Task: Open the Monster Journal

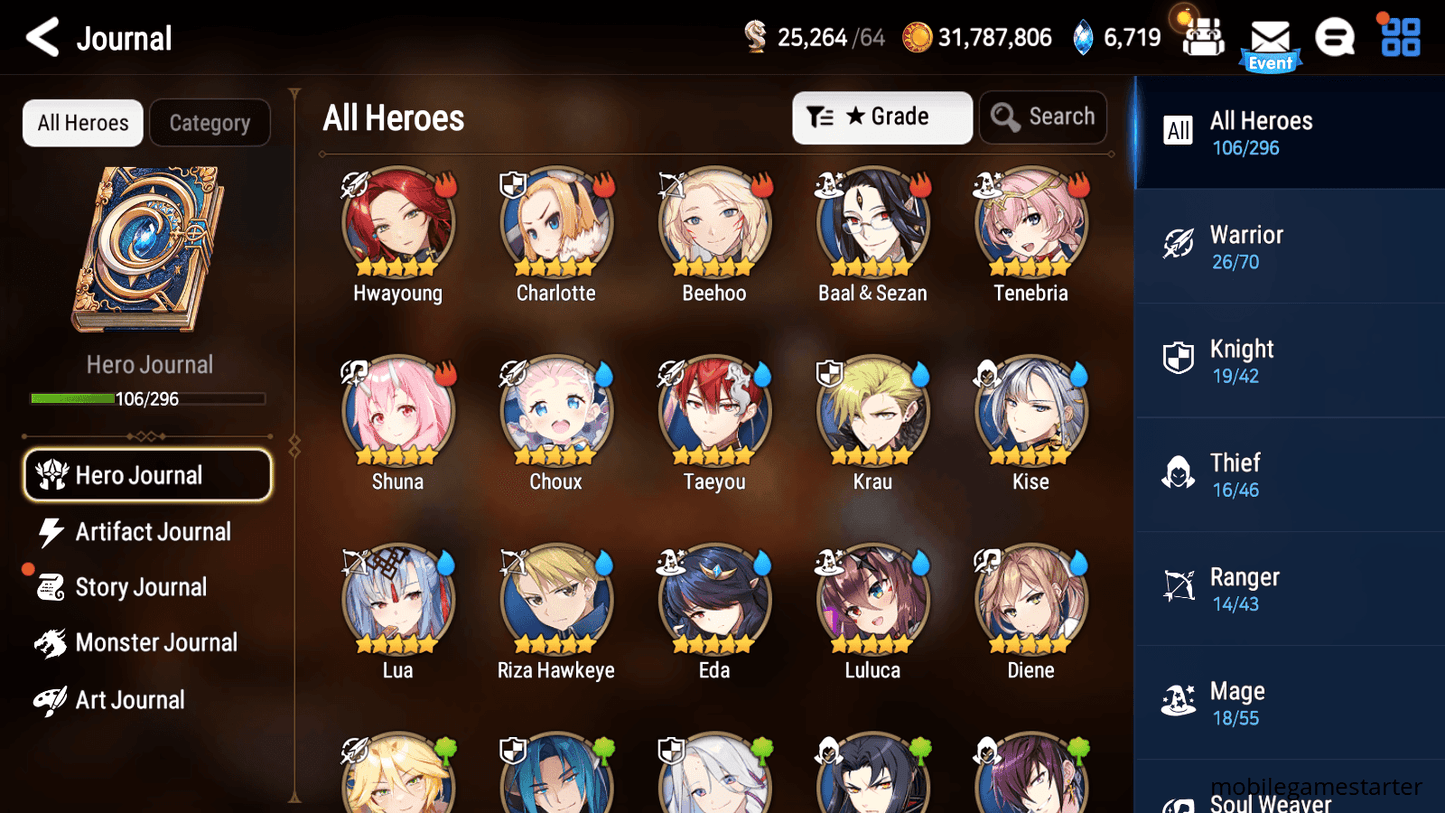Action: [x=157, y=643]
